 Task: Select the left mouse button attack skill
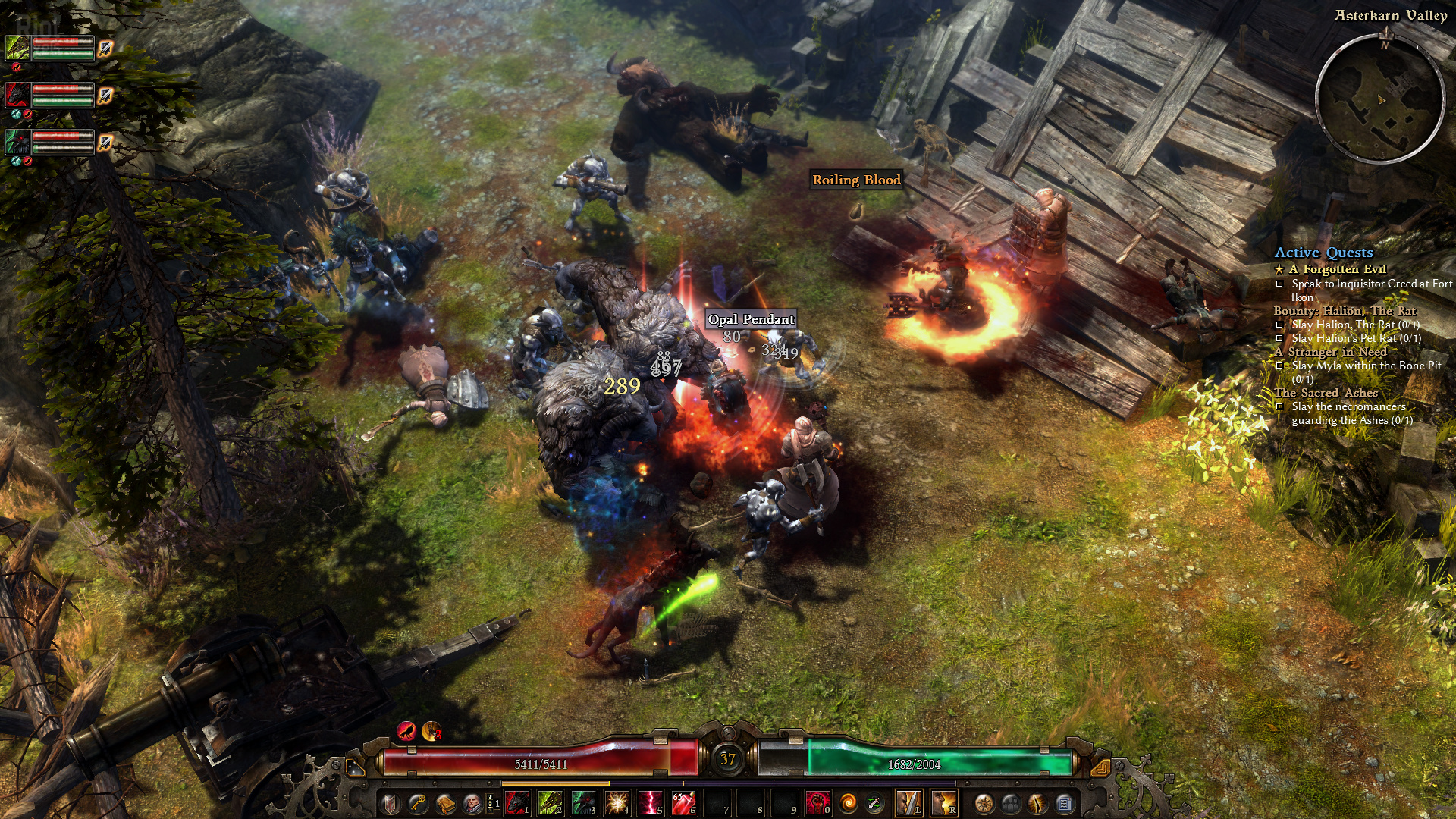click(909, 803)
